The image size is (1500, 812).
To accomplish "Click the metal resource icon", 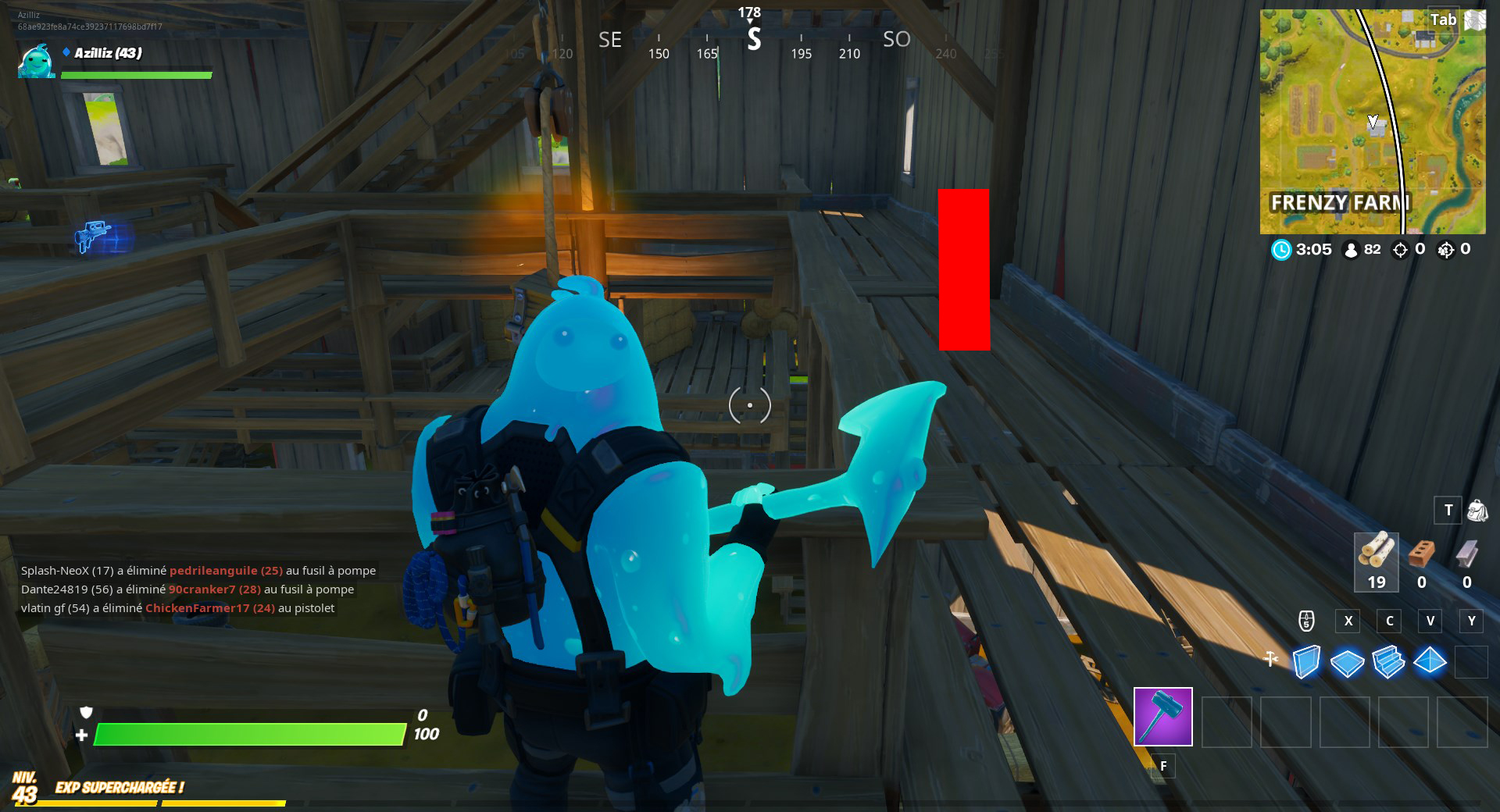I will pos(1466,556).
